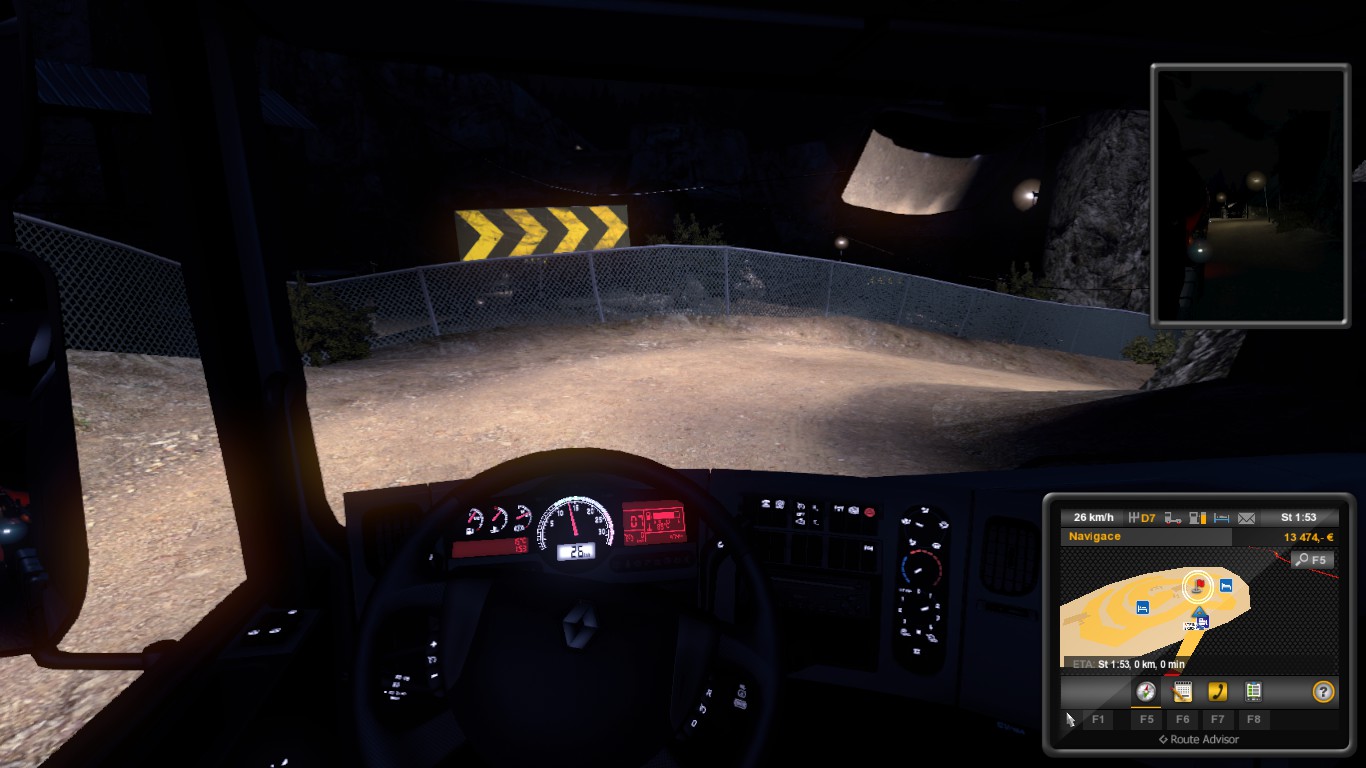This screenshot has width=1366, height=768.
Task: Click the rest bed icon in the status bar
Action: (1224, 516)
